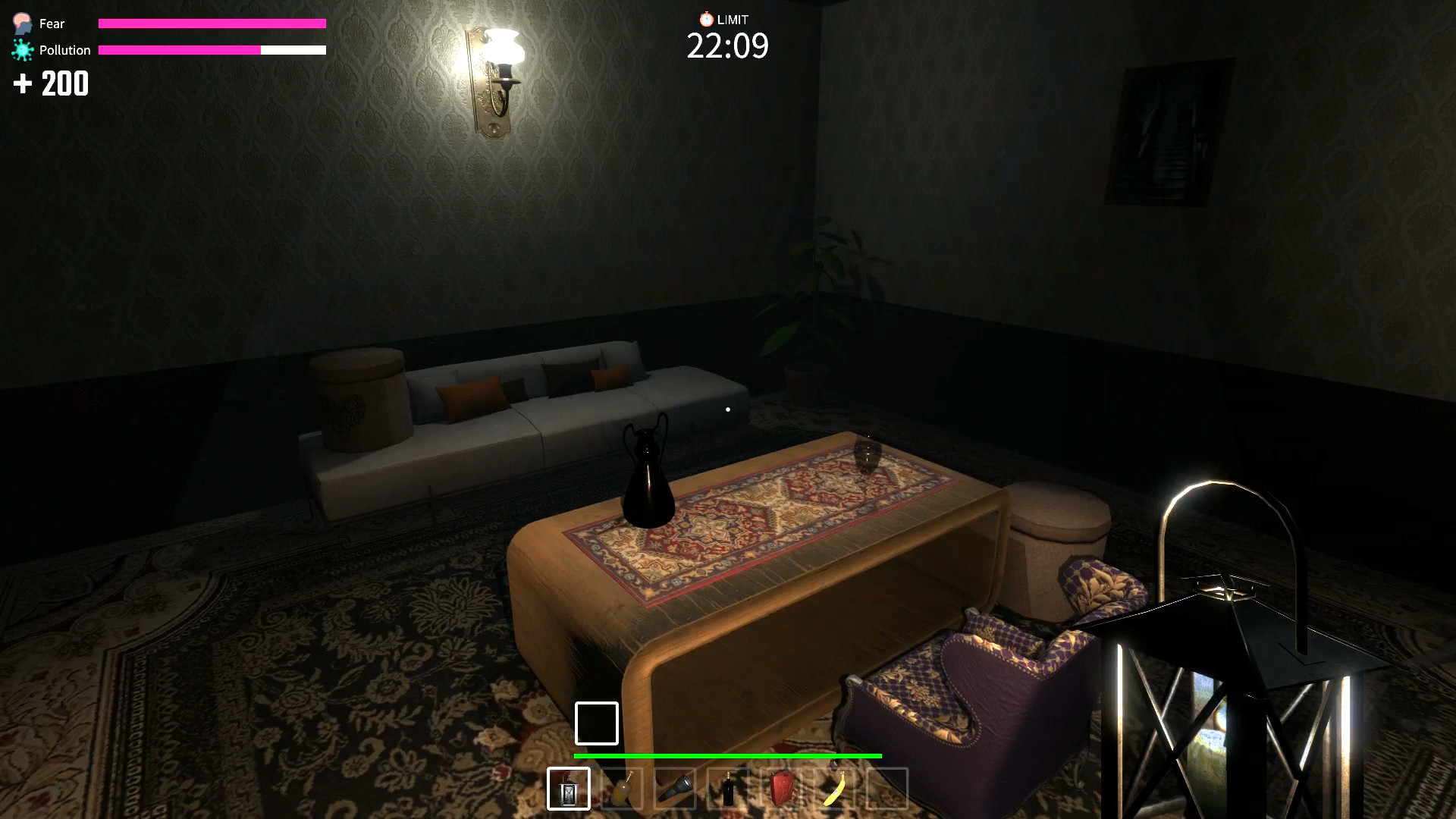Click the Pollution progress bar

212,52
